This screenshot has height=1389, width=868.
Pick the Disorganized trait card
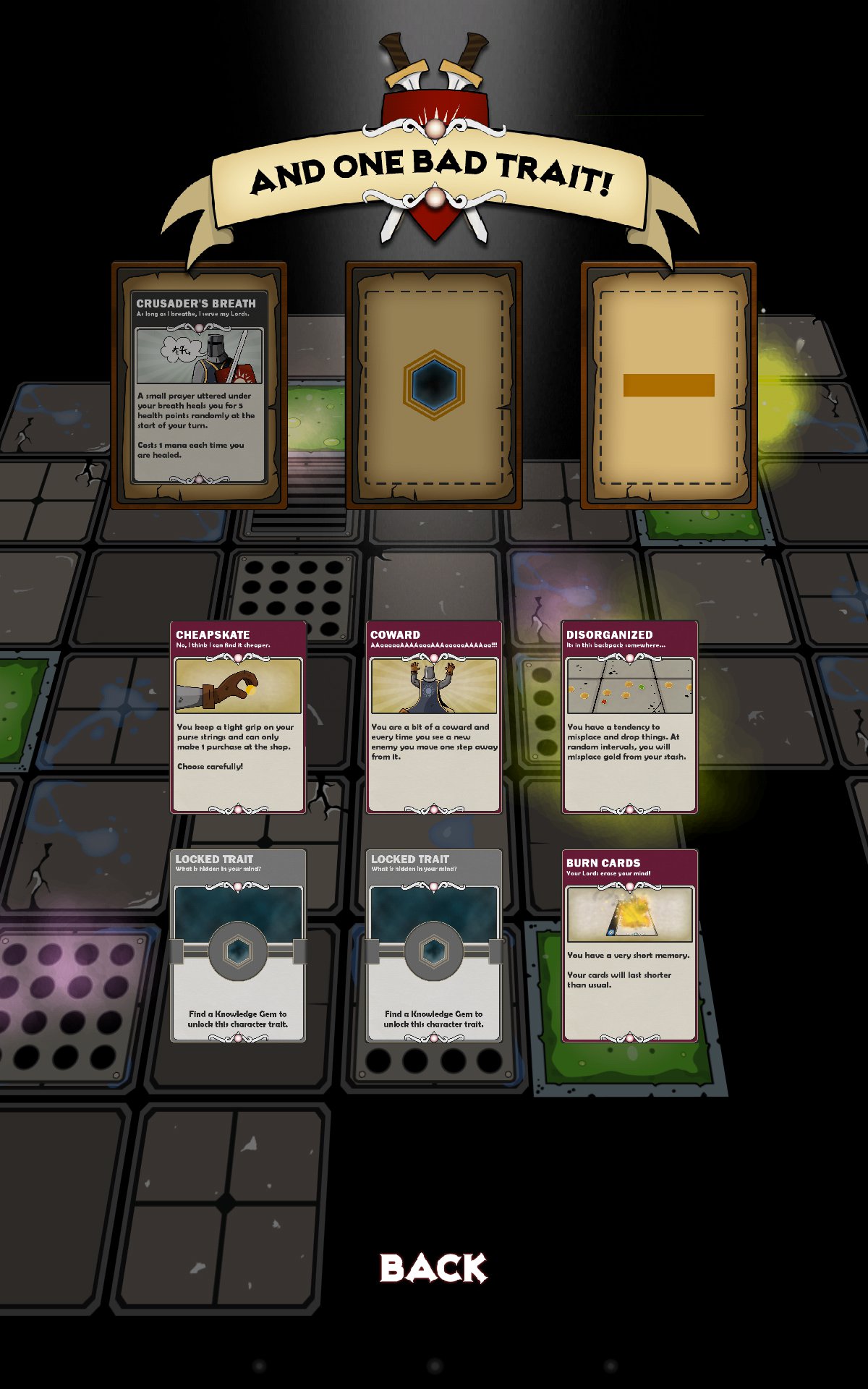(x=629, y=716)
